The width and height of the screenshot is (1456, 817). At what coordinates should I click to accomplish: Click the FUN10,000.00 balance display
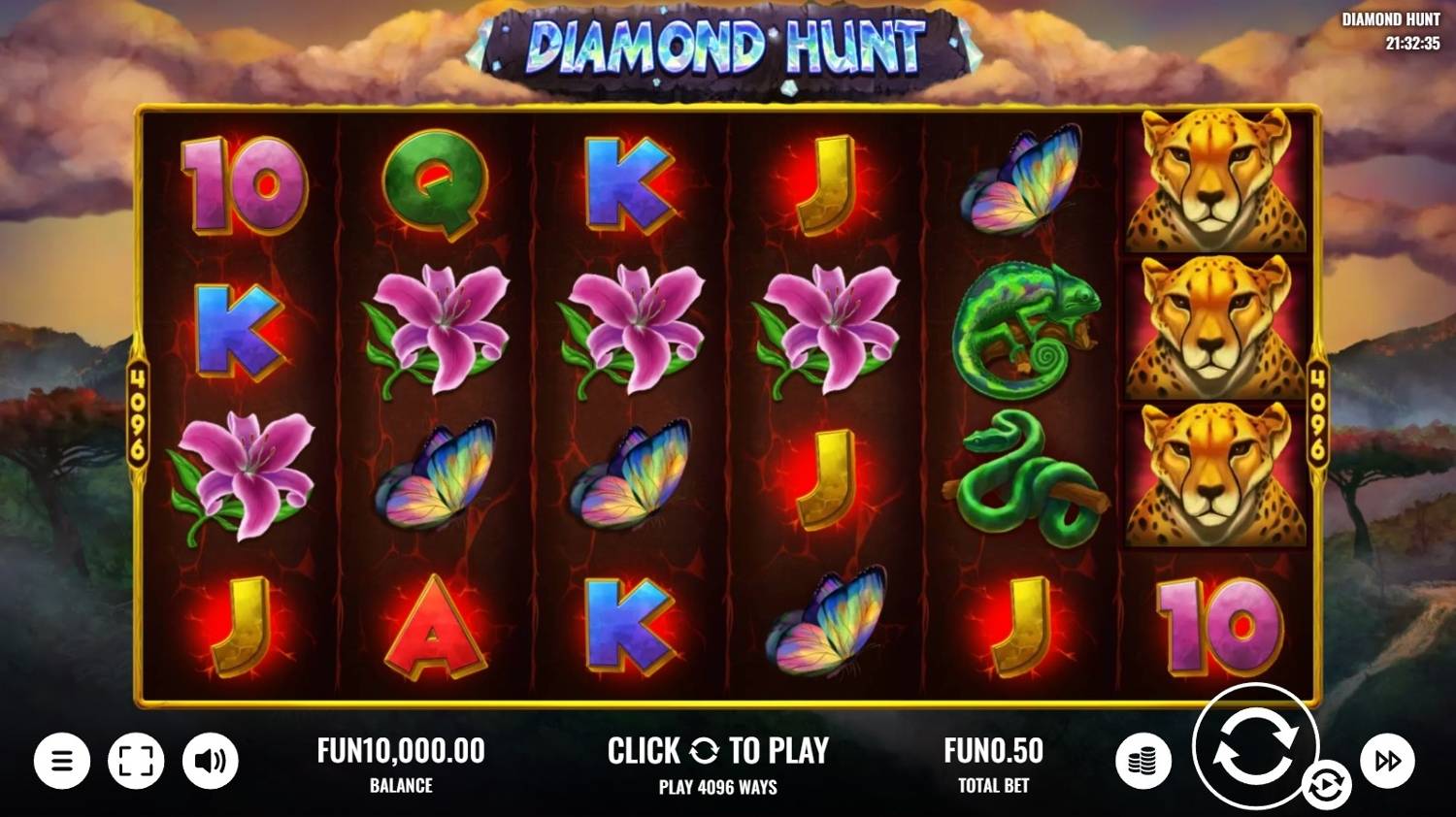point(401,750)
